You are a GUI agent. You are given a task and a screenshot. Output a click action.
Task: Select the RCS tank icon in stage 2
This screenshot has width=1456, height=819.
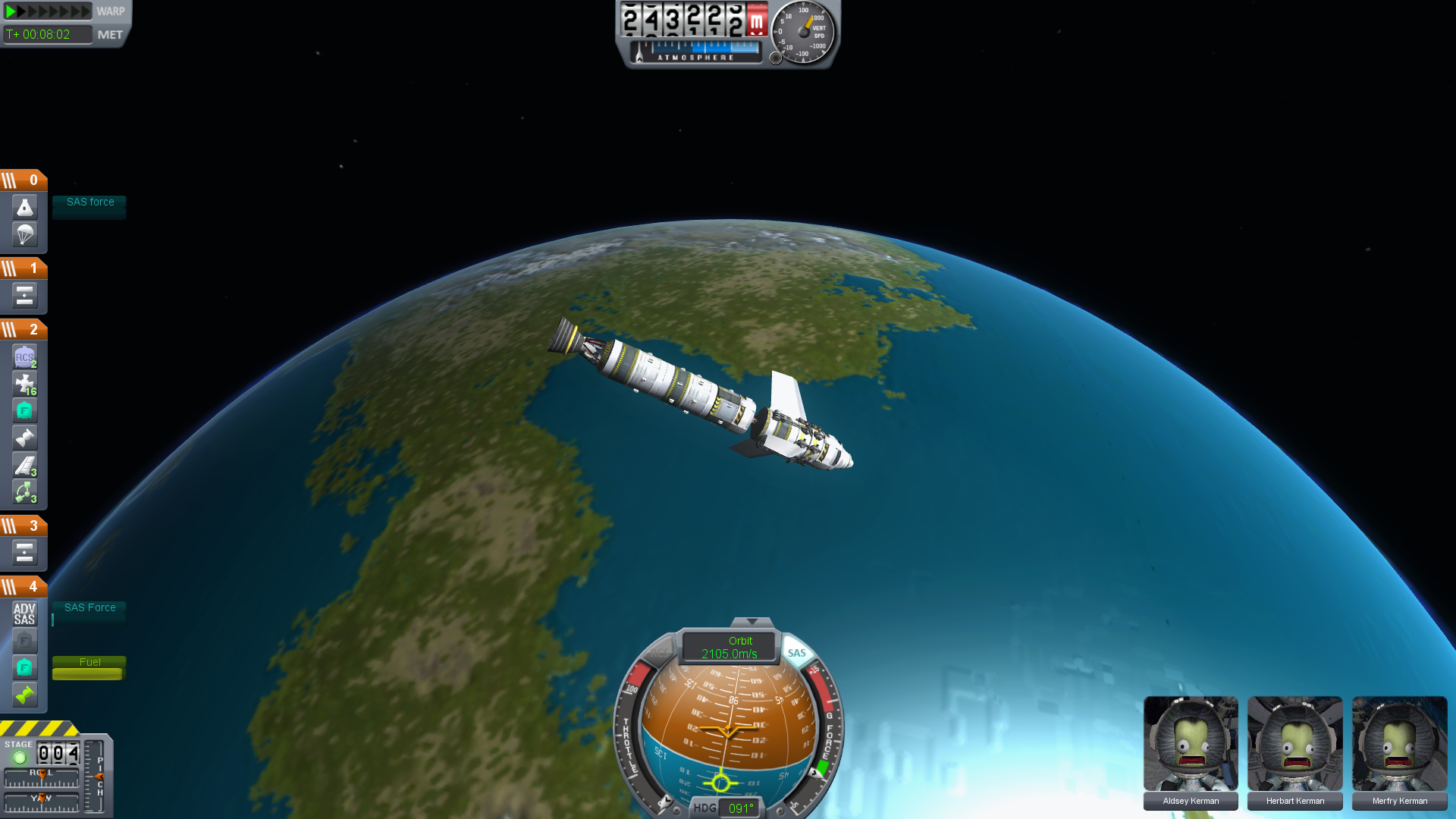click(x=24, y=357)
